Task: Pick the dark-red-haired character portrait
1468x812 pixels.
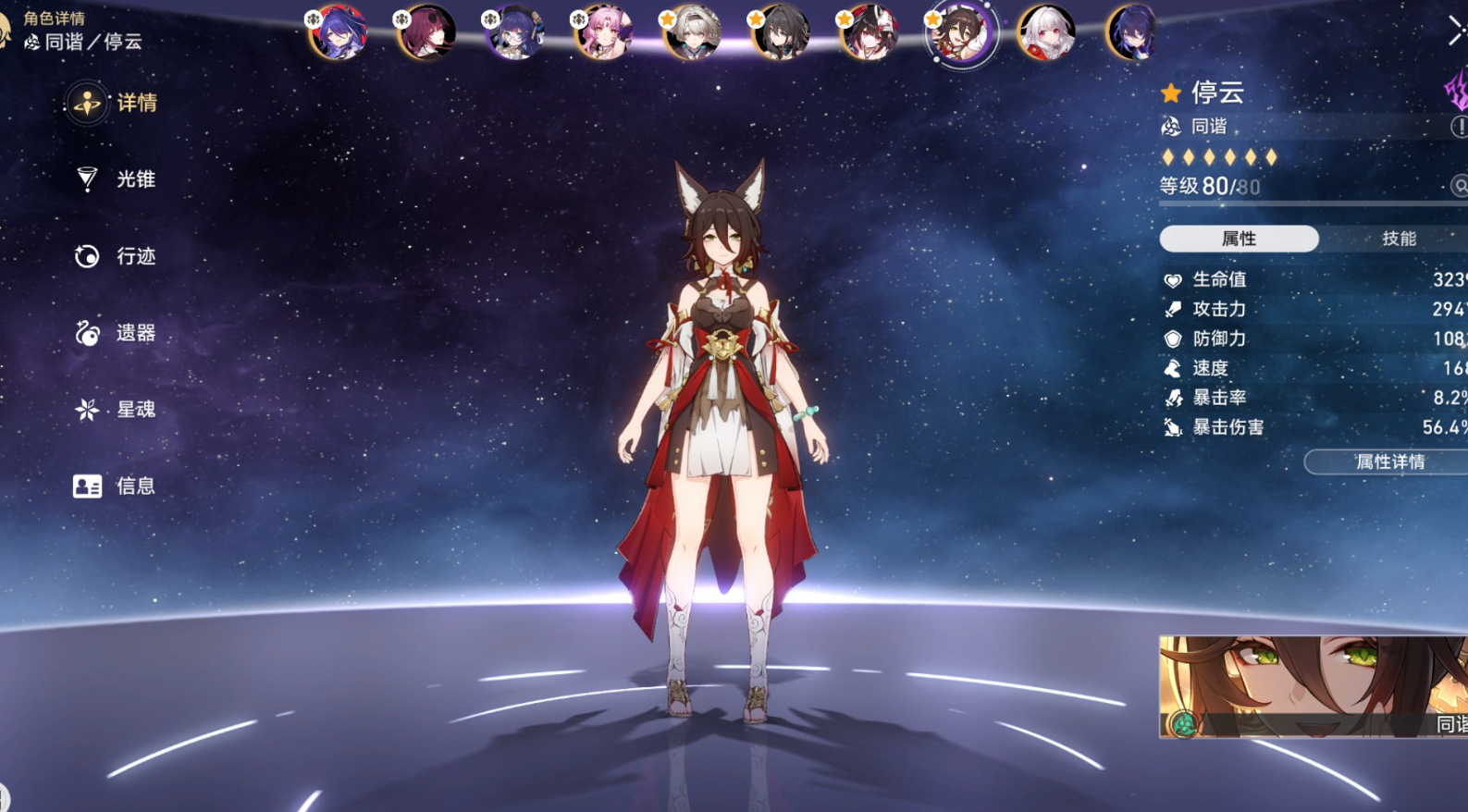Action: tap(426, 32)
